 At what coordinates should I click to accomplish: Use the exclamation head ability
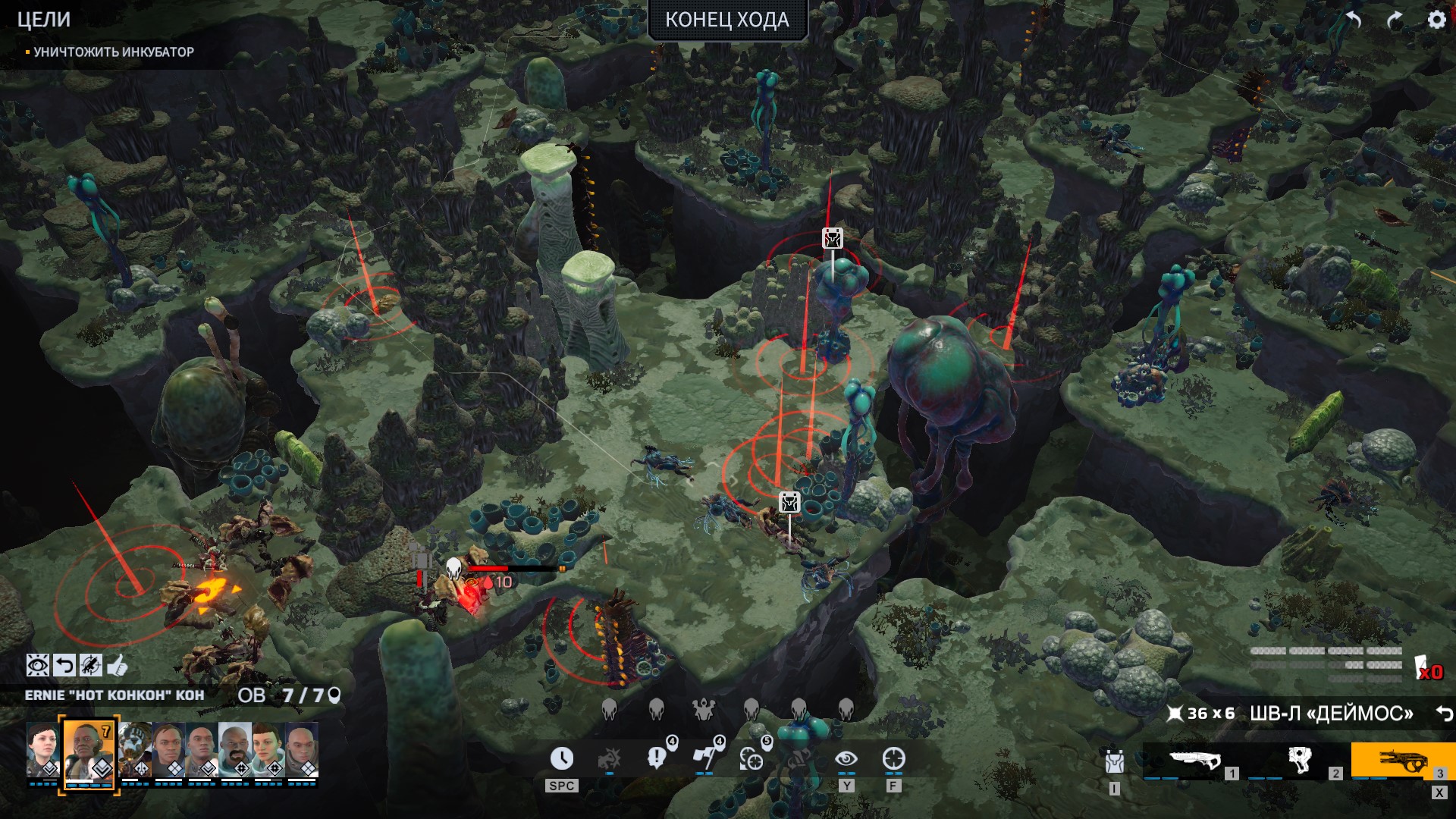657,758
